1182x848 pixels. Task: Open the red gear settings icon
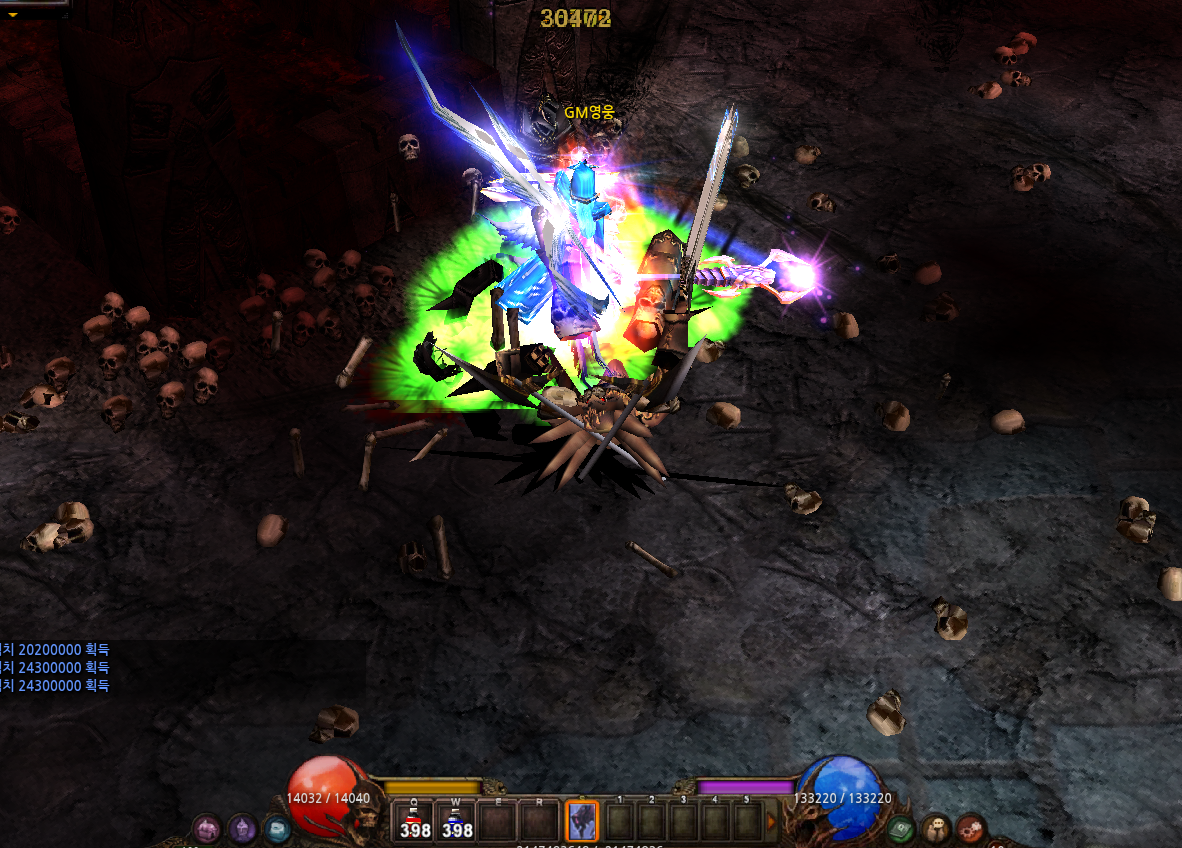970,828
